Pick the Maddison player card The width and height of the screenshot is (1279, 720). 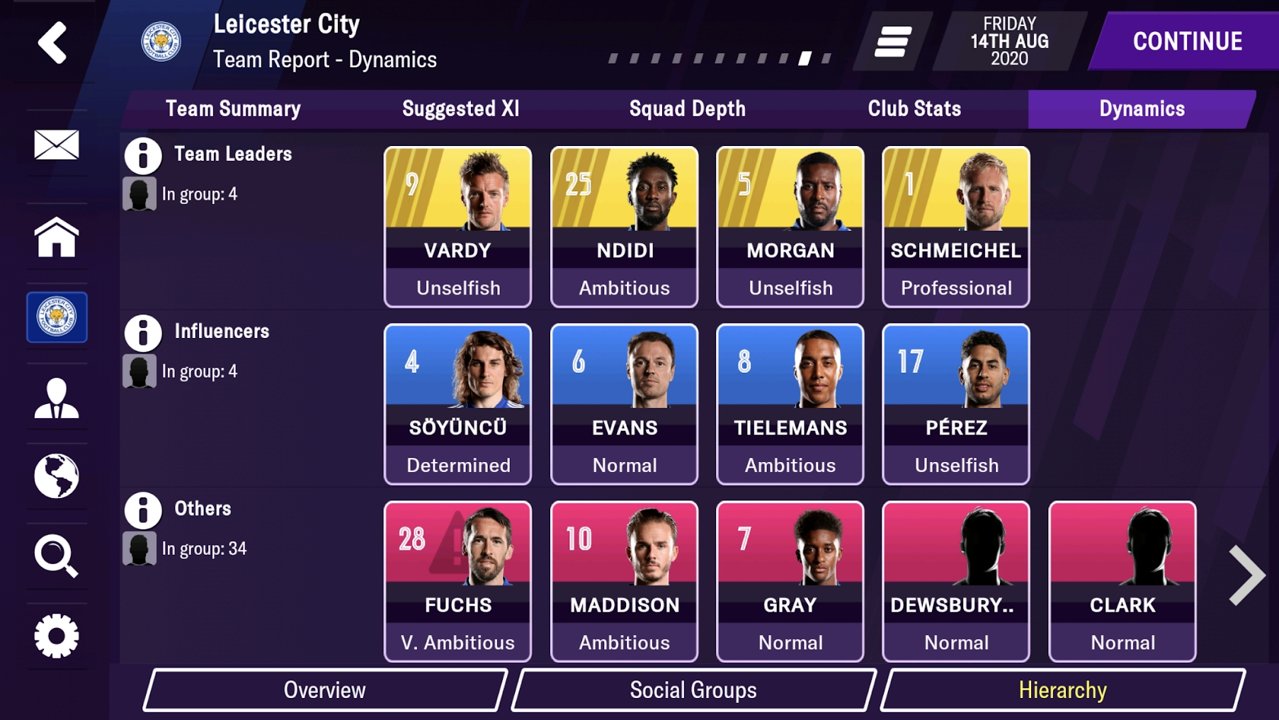(x=624, y=581)
